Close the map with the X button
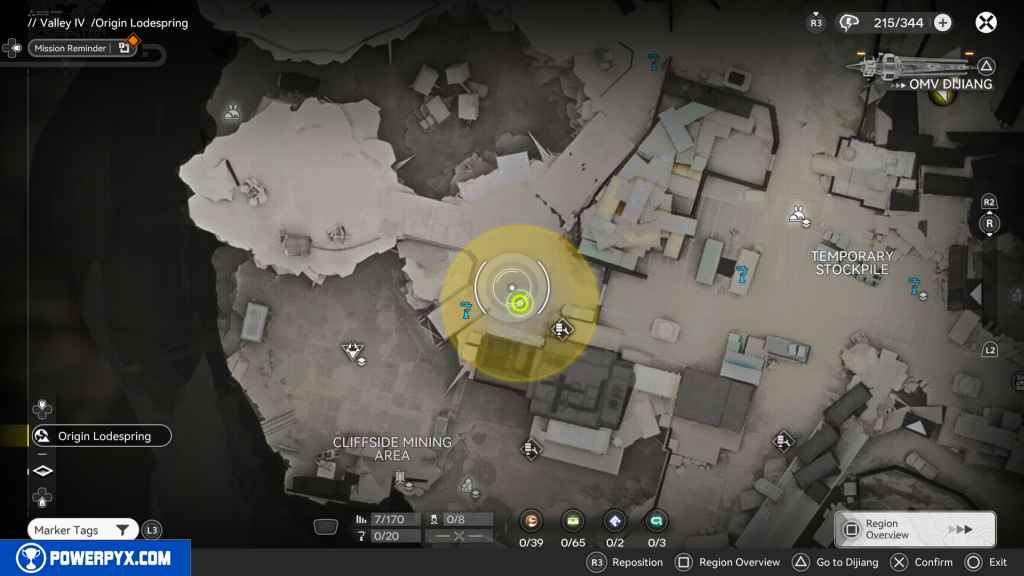Screen dimensions: 1024x576 (986, 23)
